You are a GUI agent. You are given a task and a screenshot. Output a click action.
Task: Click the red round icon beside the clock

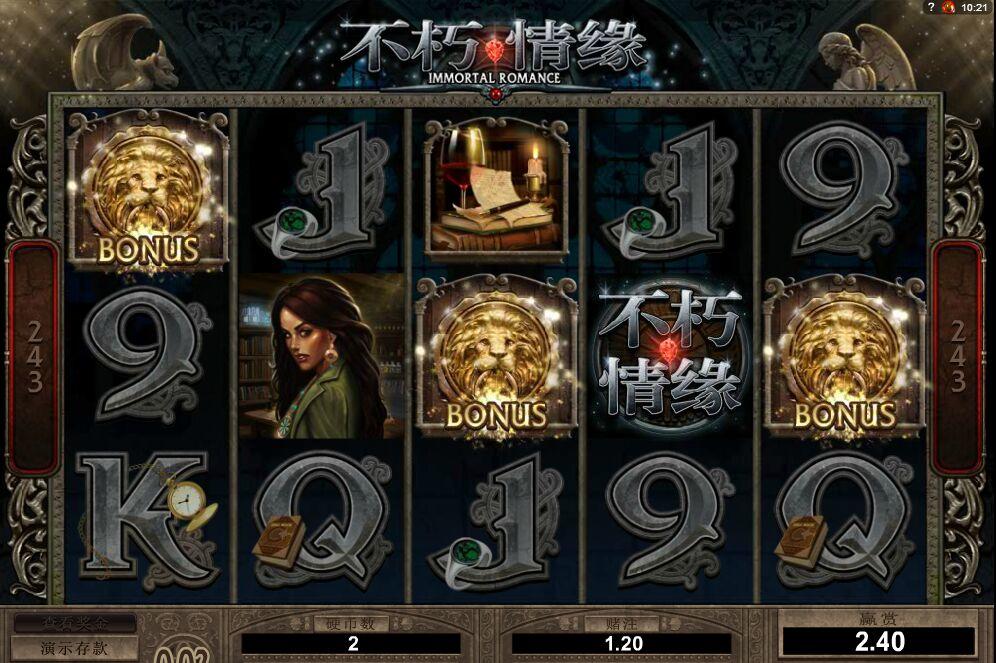pos(948,7)
